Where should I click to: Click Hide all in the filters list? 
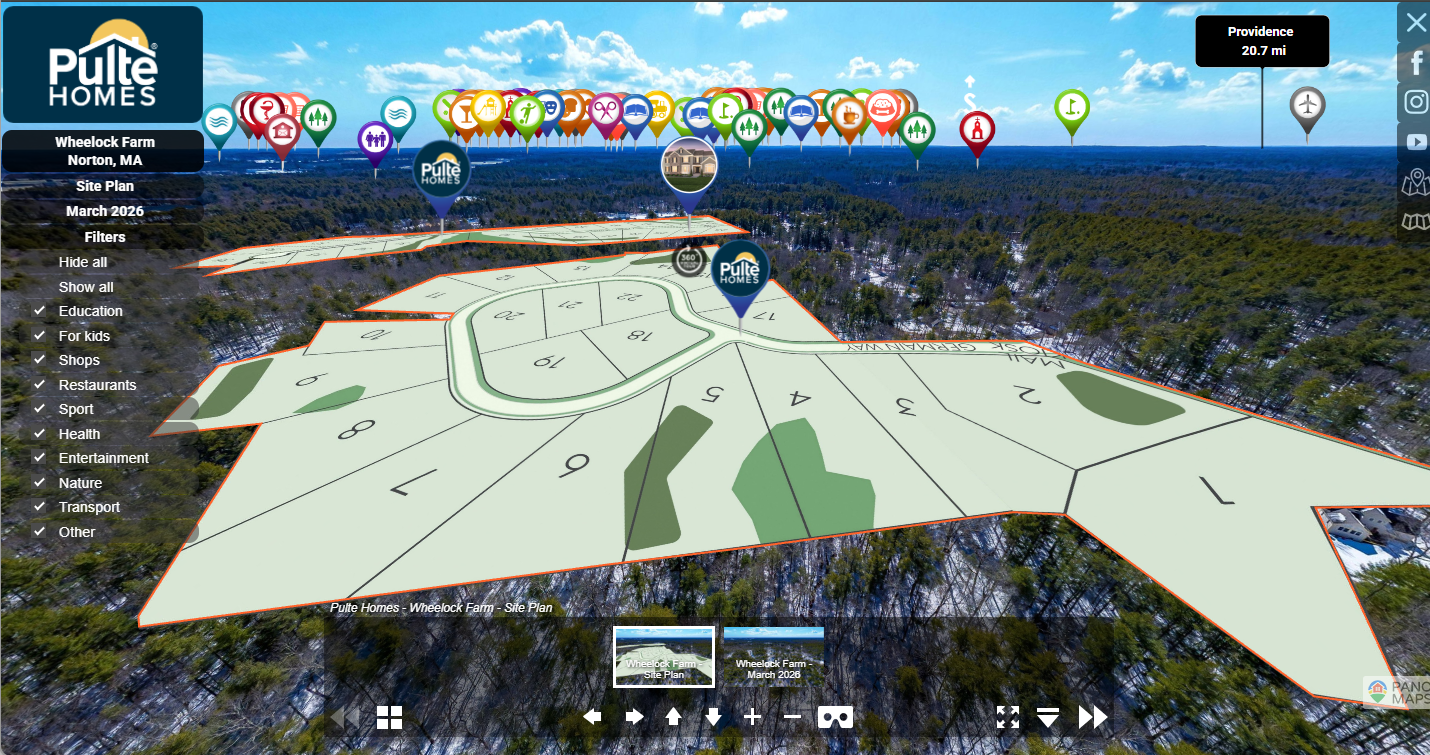[83, 262]
